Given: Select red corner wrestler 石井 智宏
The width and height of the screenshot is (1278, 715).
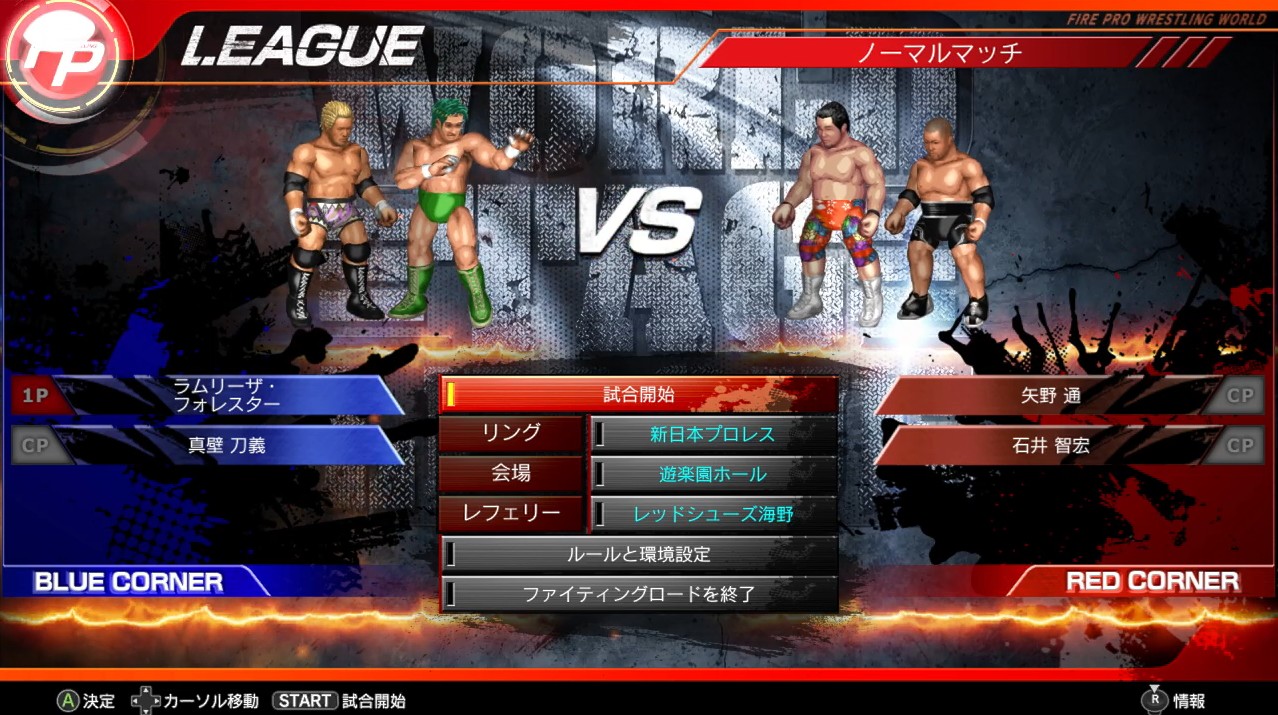Looking at the screenshot, I should tap(1049, 445).
